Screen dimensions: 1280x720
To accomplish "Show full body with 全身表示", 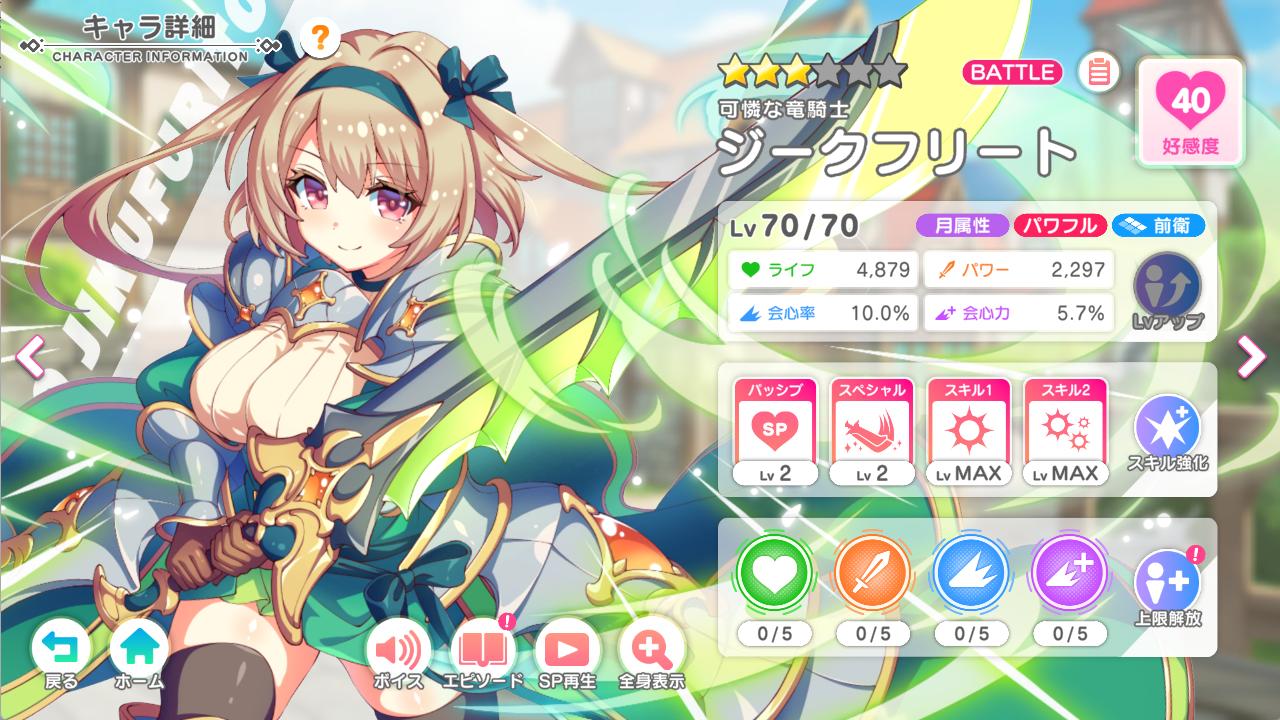I will 651,651.
